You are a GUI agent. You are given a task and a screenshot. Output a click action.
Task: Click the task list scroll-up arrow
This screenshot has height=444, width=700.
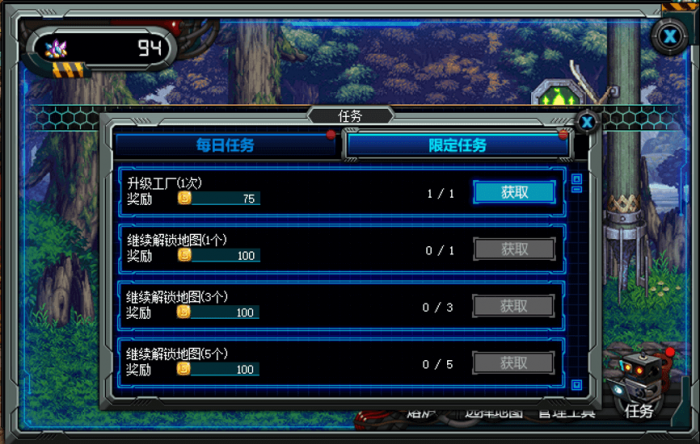pyautogui.click(x=576, y=181)
